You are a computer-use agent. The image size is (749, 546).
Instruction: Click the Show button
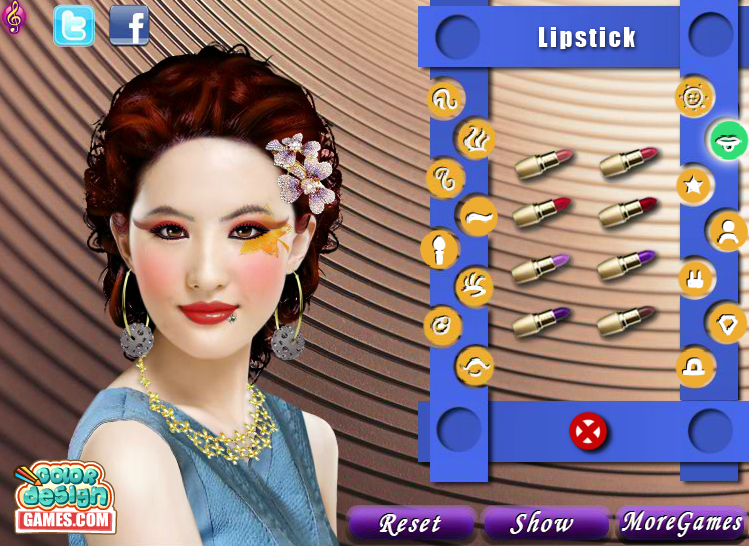click(543, 523)
